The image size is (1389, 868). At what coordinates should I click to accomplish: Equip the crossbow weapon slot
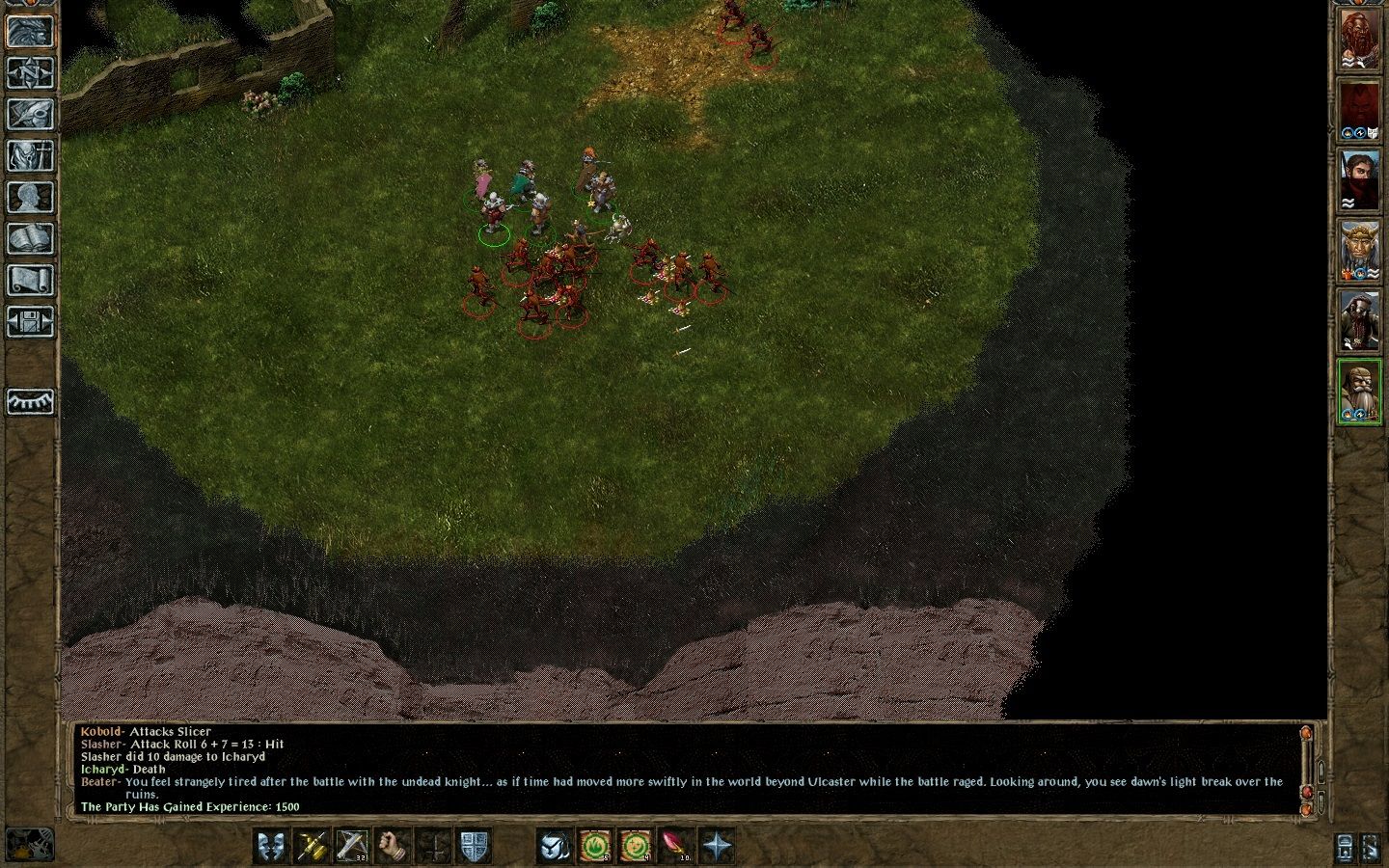(x=352, y=846)
